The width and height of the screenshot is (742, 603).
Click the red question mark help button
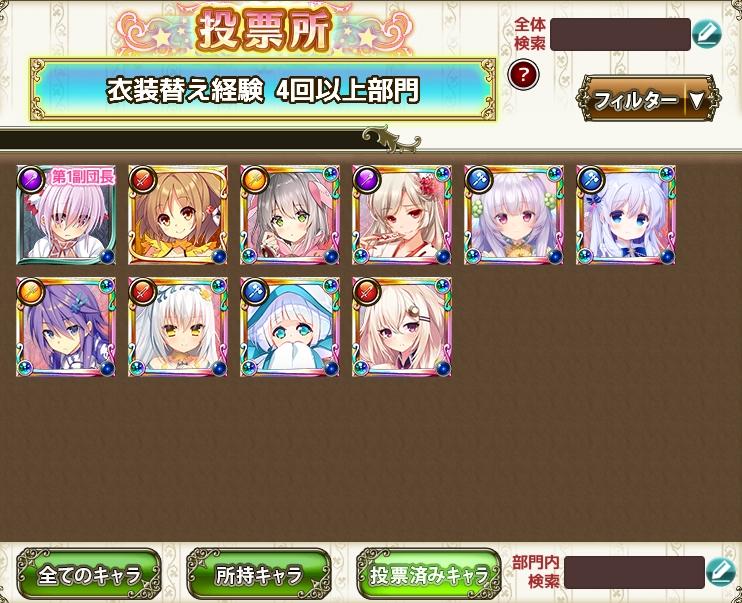[x=523, y=73]
